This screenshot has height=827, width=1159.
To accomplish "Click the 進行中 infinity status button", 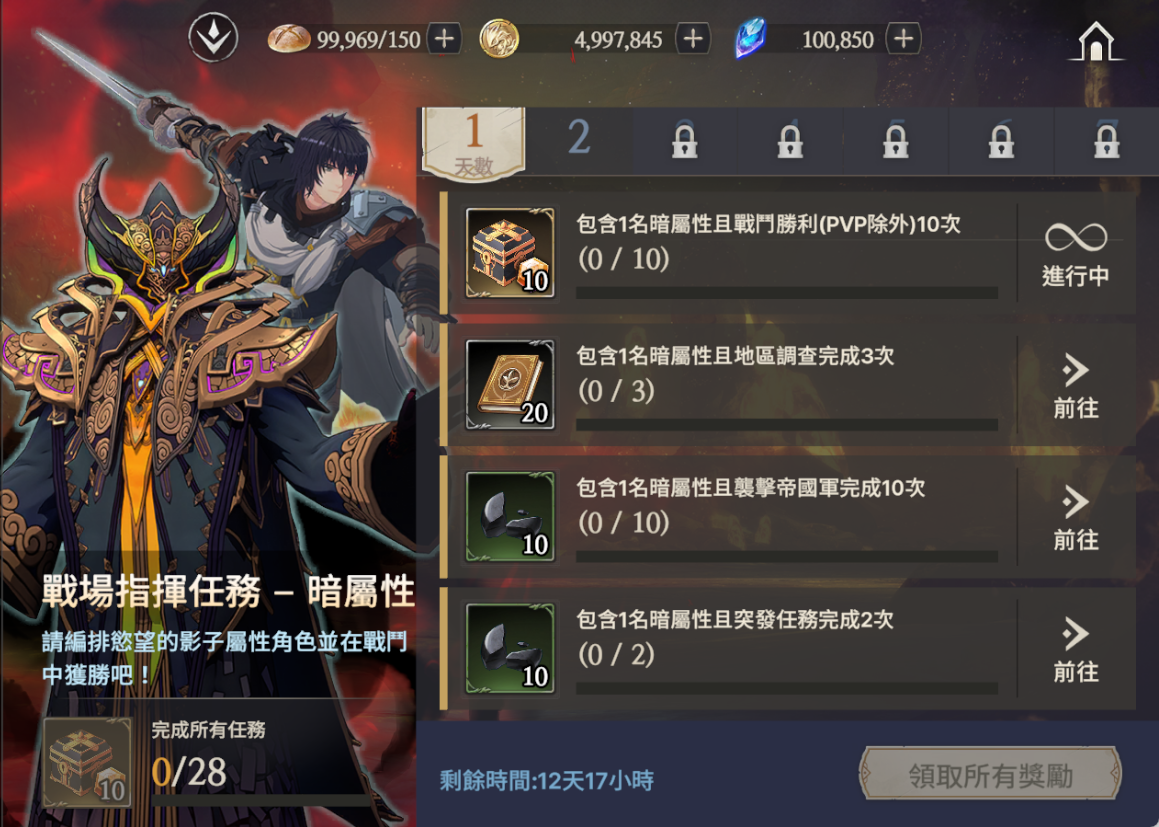I will pos(1075,254).
